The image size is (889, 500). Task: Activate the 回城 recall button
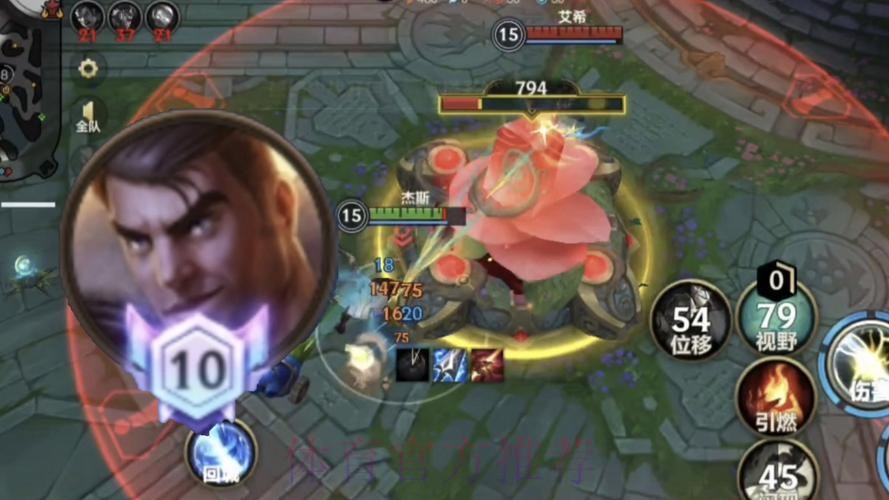(219, 454)
